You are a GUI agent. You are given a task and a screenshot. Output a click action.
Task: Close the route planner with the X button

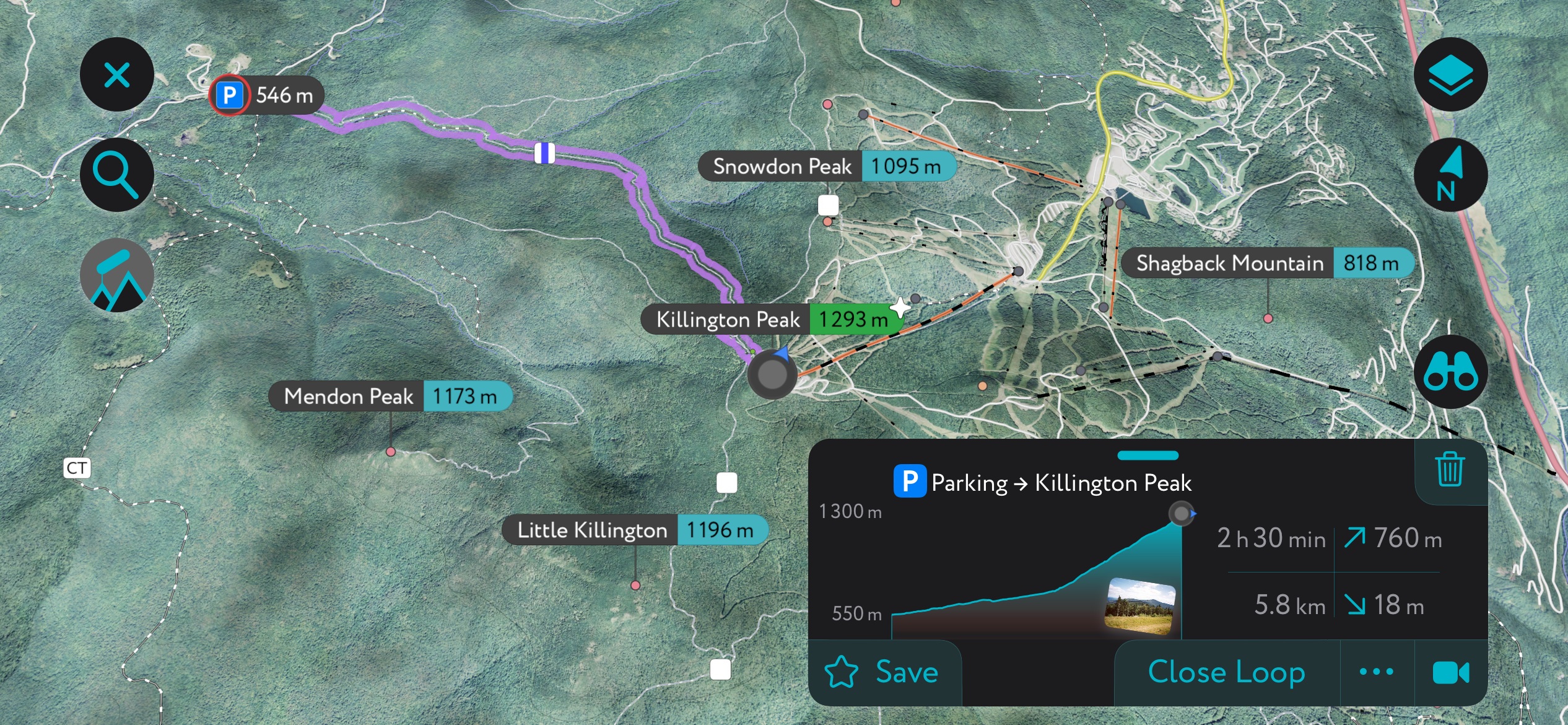tap(116, 74)
